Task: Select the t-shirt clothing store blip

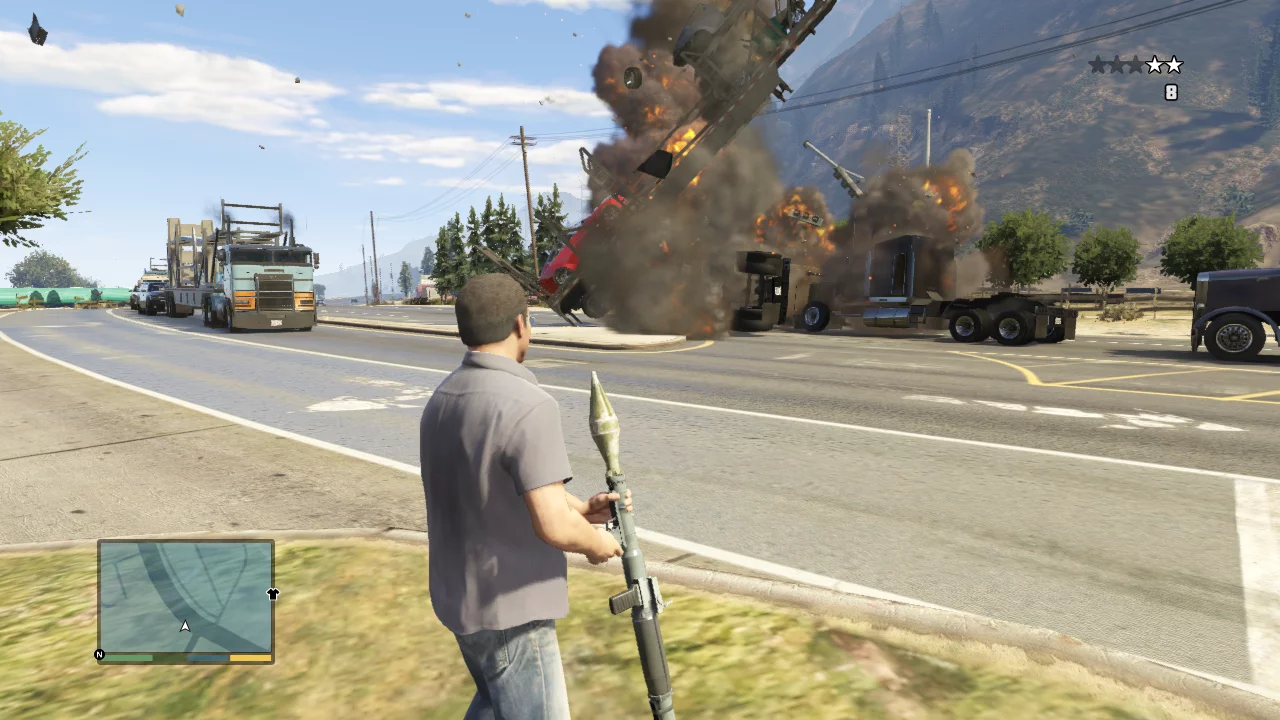Action: [273, 594]
